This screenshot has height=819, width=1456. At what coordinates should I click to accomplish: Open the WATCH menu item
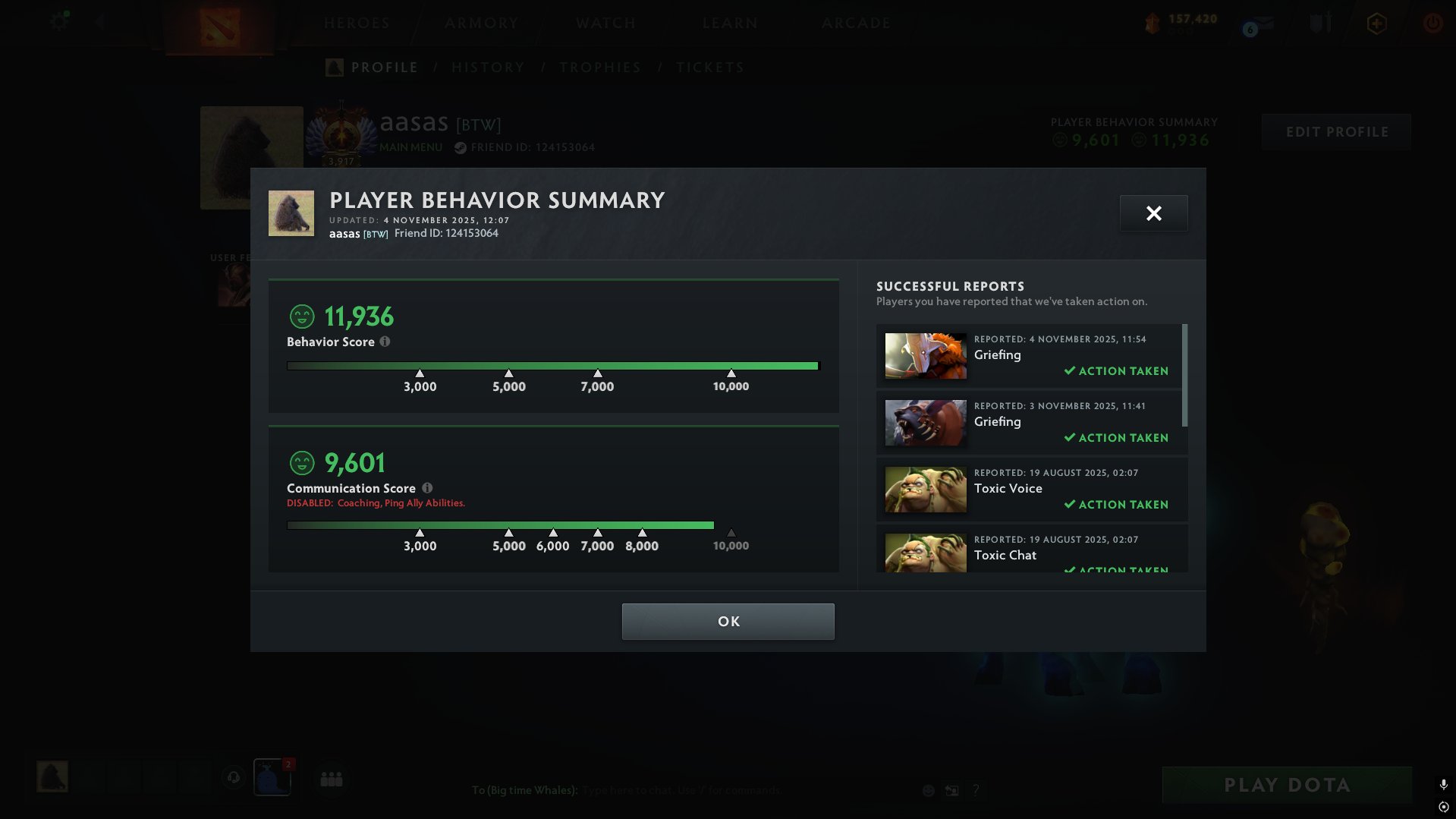(x=605, y=23)
